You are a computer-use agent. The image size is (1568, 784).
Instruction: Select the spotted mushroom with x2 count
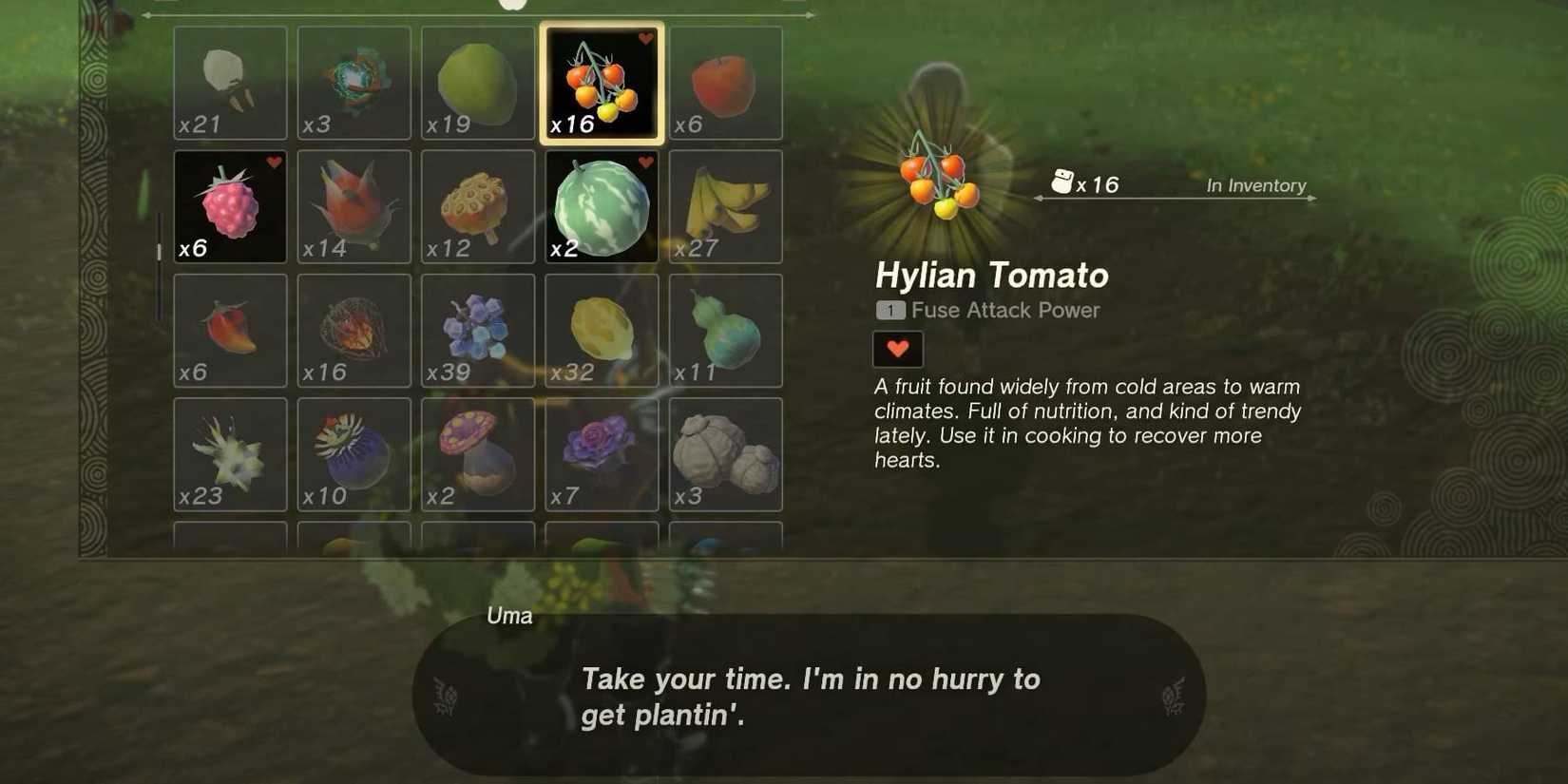coord(477,453)
